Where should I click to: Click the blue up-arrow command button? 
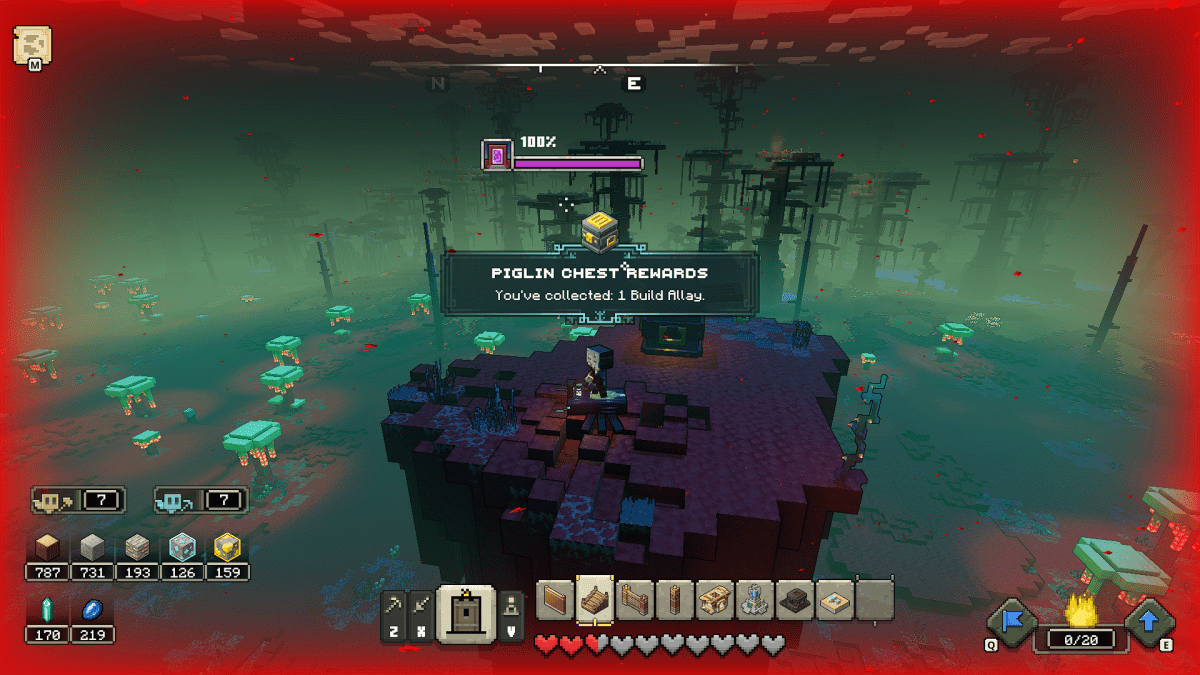point(1149,622)
